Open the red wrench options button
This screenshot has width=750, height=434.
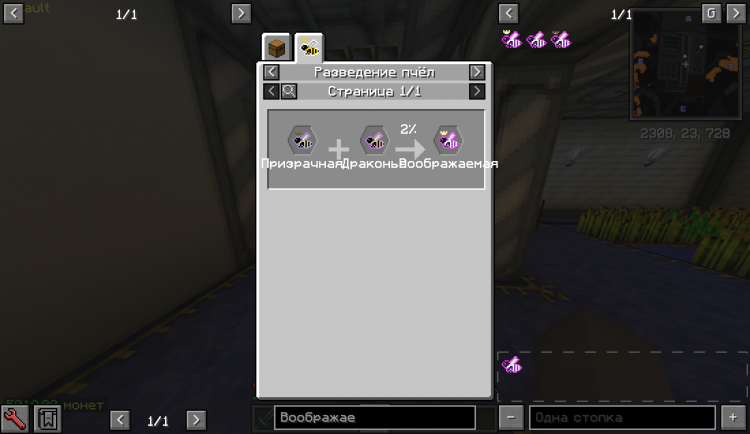[x=16, y=419]
